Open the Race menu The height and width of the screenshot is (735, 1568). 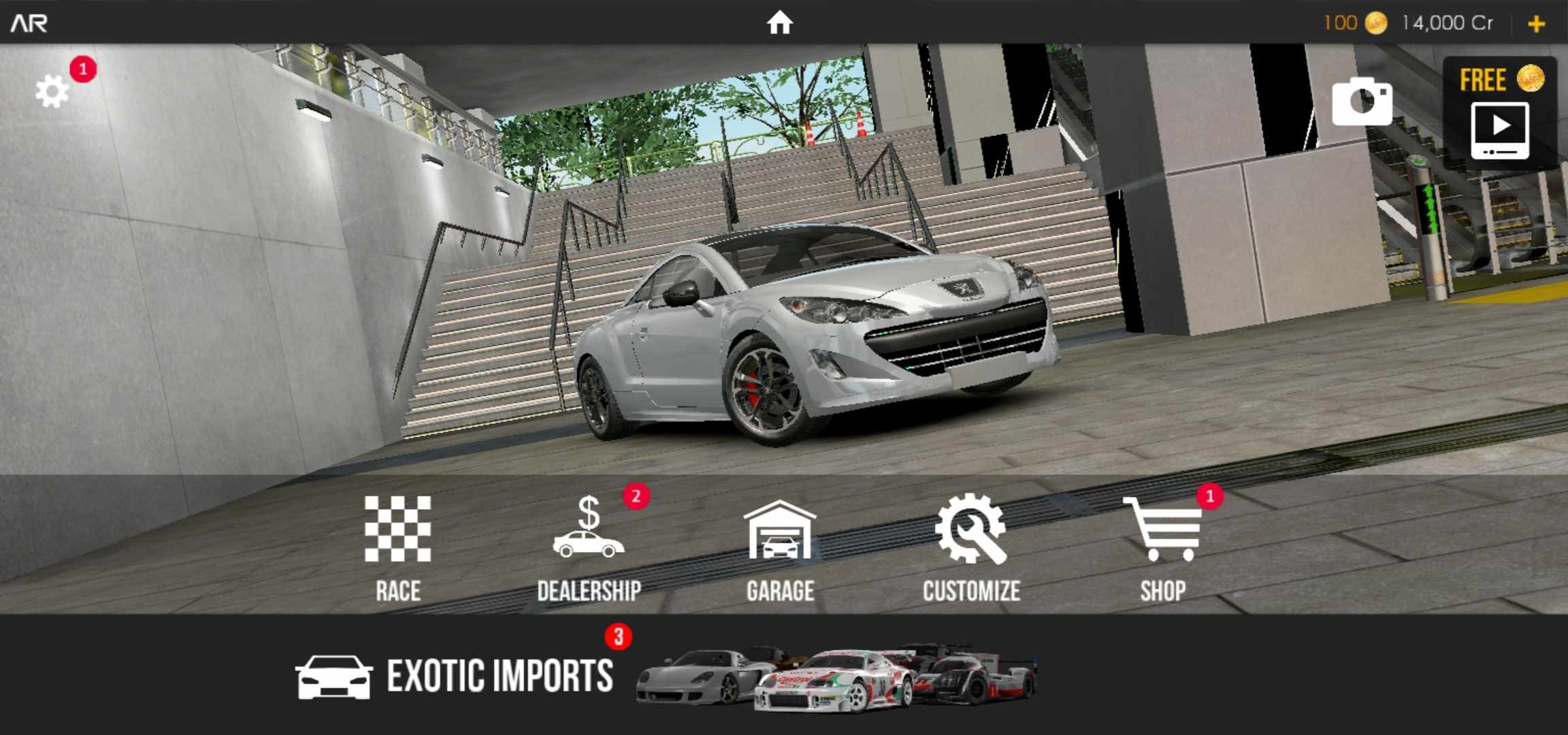point(397,546)
